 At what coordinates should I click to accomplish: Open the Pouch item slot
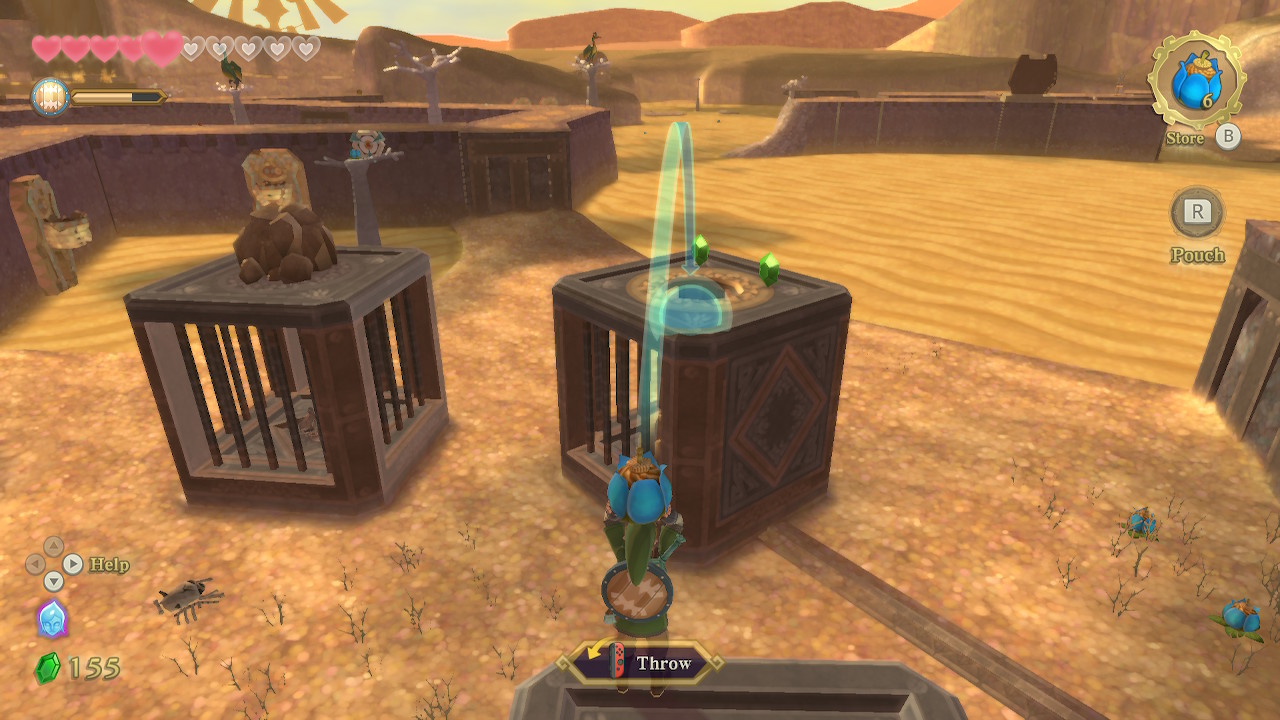tap(1197, 212)
